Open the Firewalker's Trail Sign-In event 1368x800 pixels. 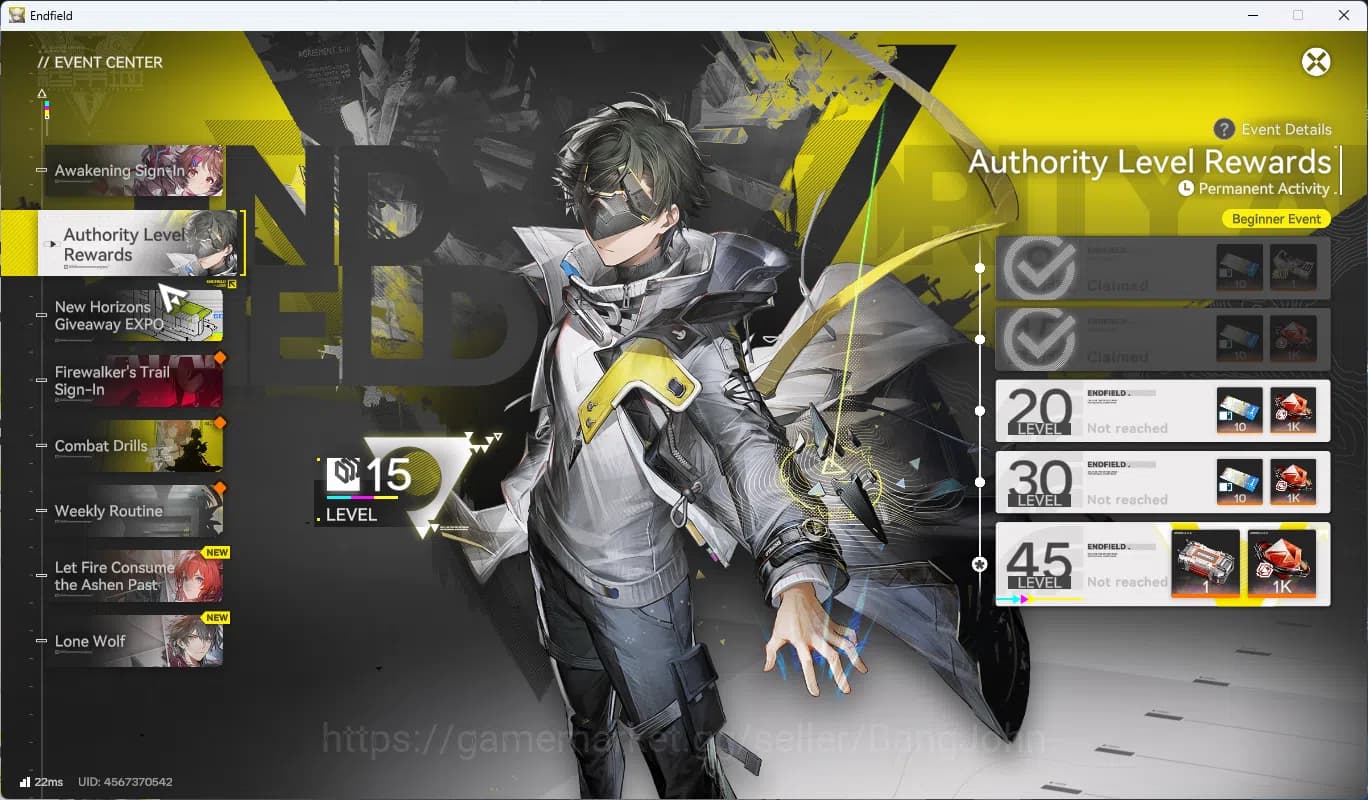click(x=135, y=381)
